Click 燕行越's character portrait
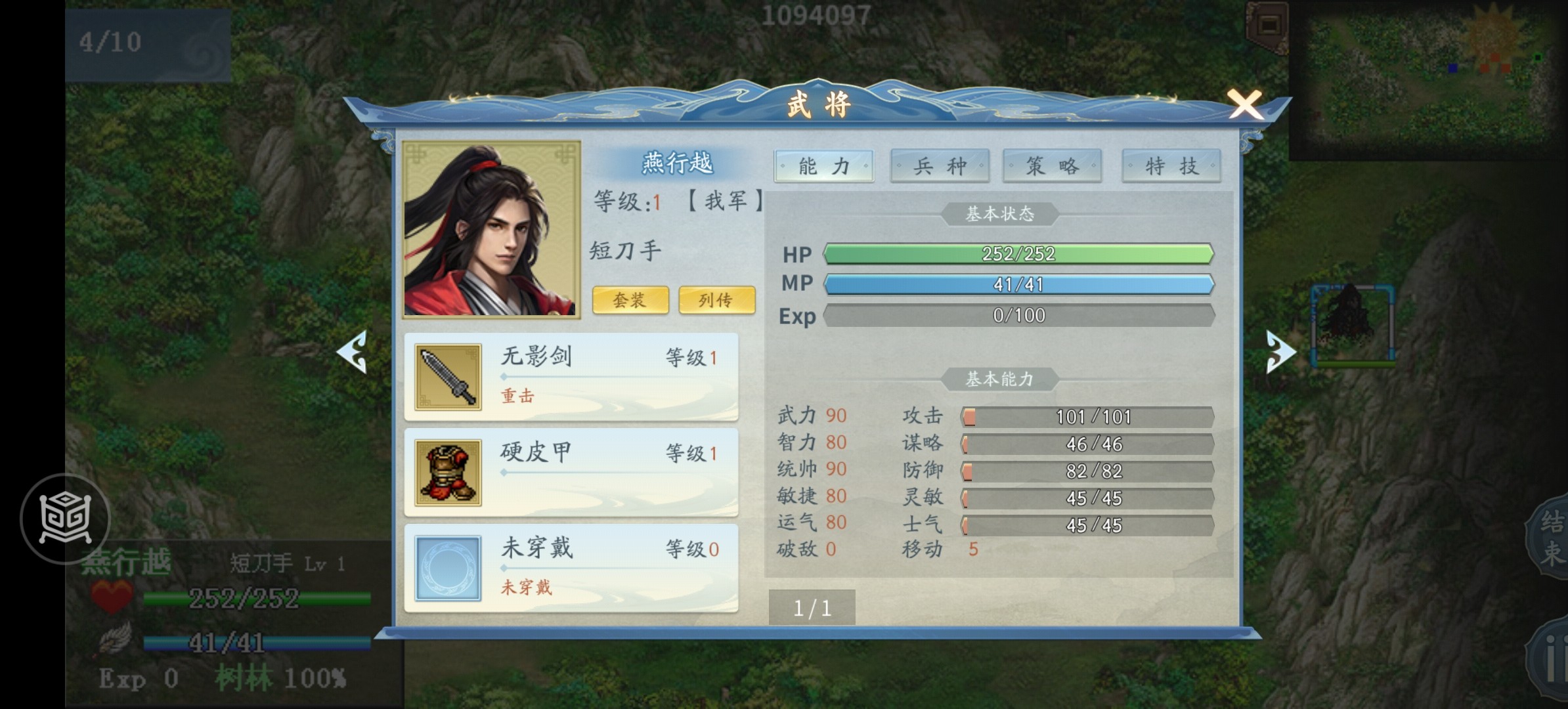 point(491,230)
